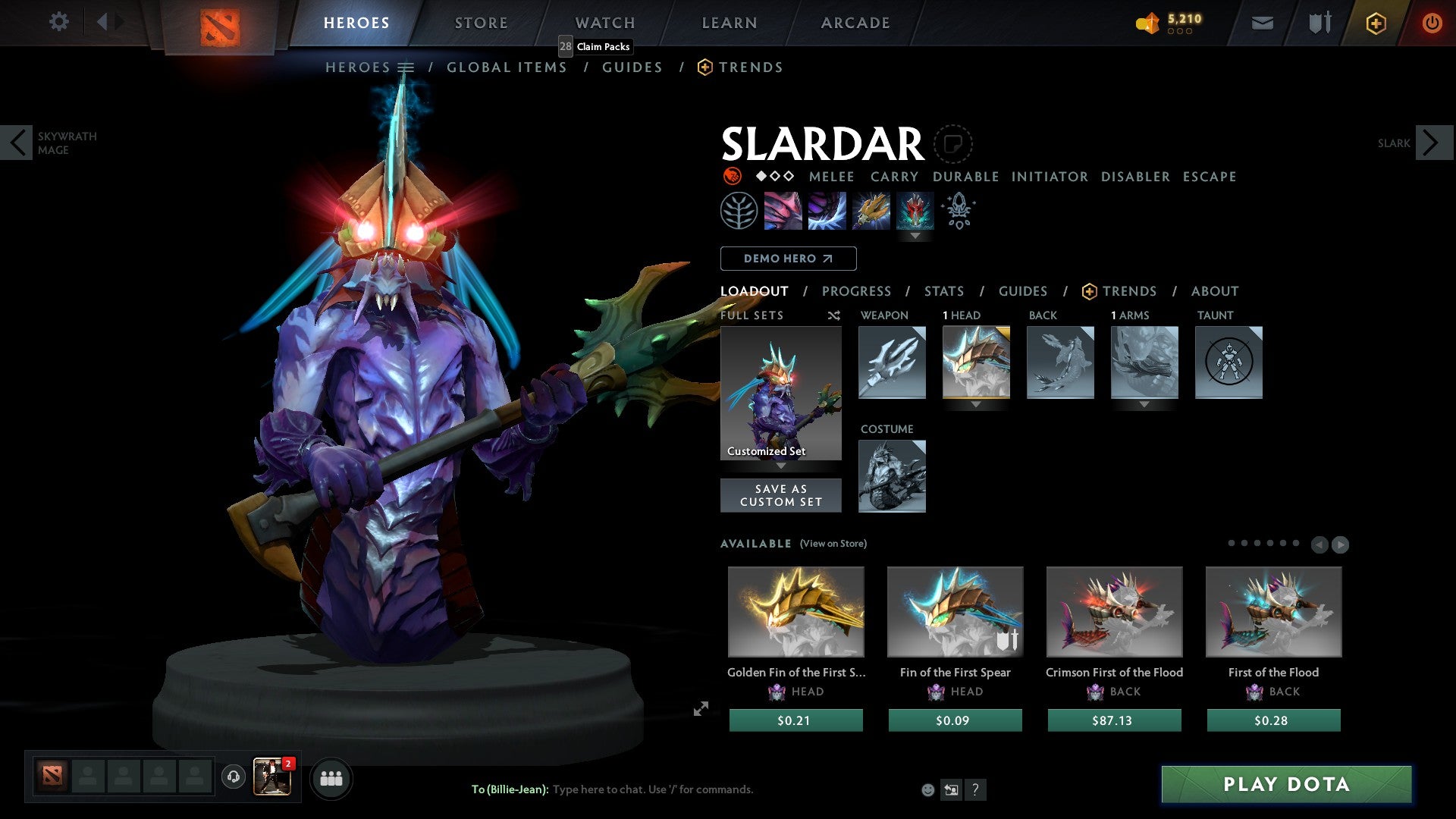Click the chat emoticon smiley icon
The height and width of the screenshot is (819, 1456).
click(927, 789)
